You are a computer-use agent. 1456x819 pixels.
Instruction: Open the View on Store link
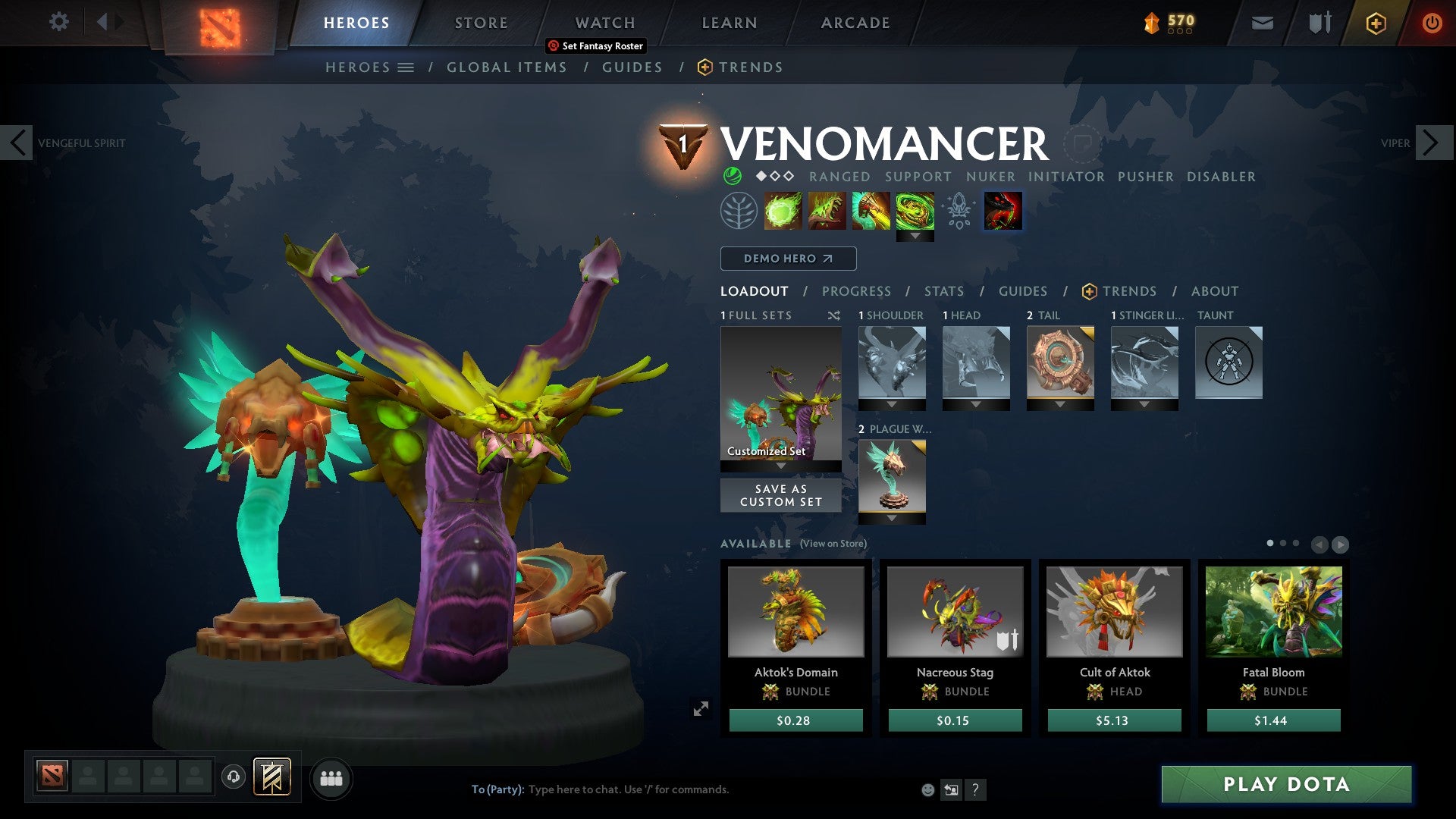[x=833, y=544]
